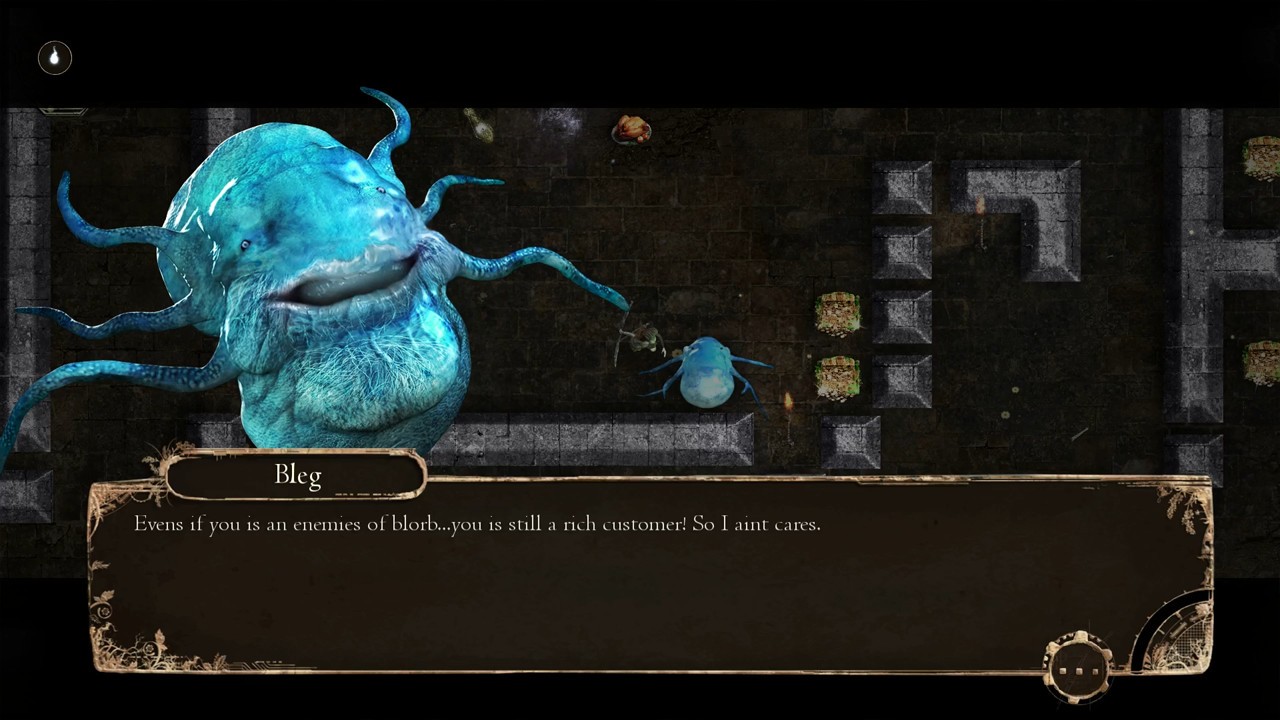The image size is (1280, 720).
Task: Click the glowing flame icon top-left
Action: 55,57
